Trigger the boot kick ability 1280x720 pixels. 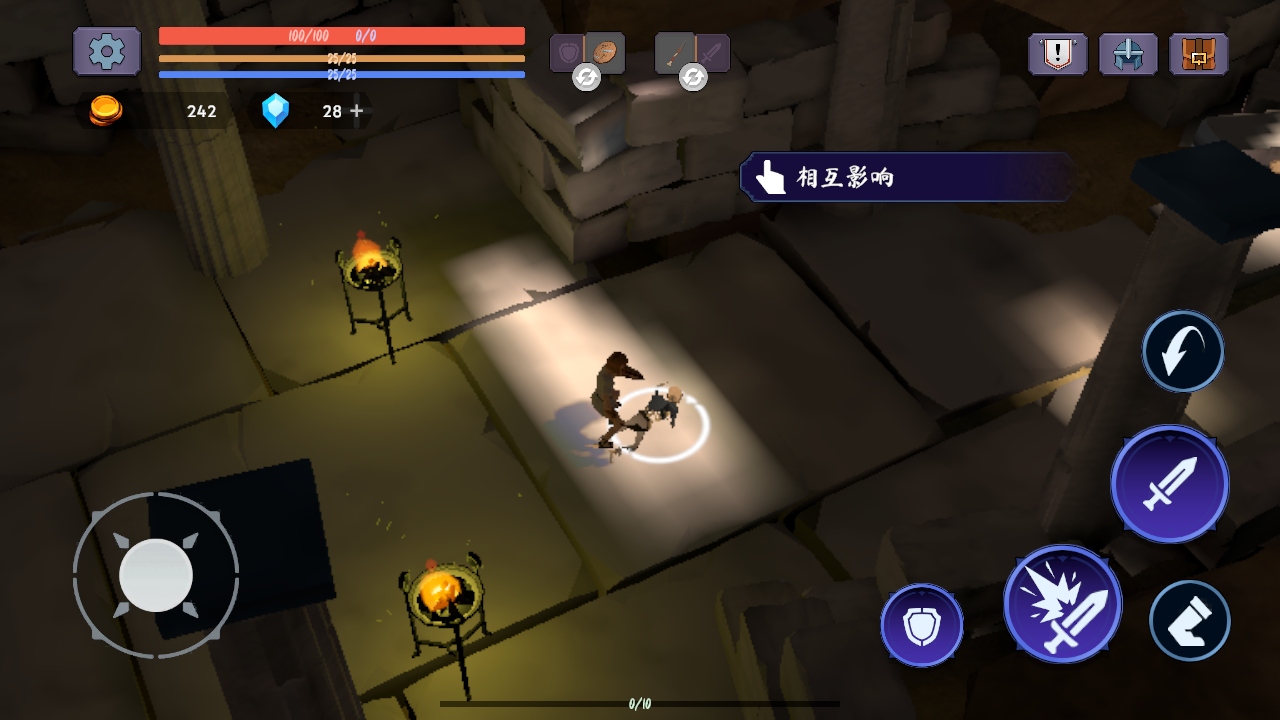1189,621
